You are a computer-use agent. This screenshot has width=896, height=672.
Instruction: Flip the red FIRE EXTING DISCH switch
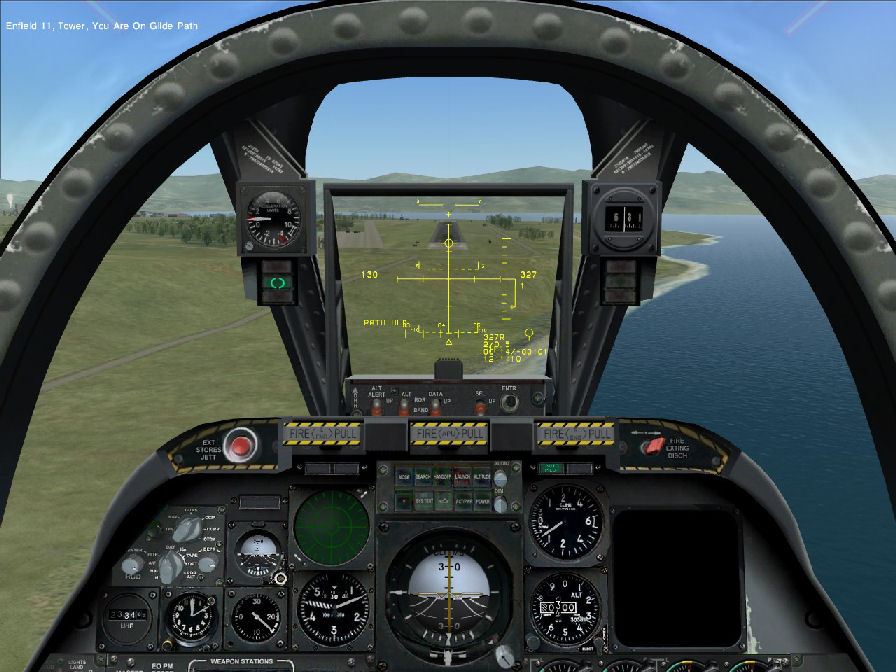tap(653, 444)
